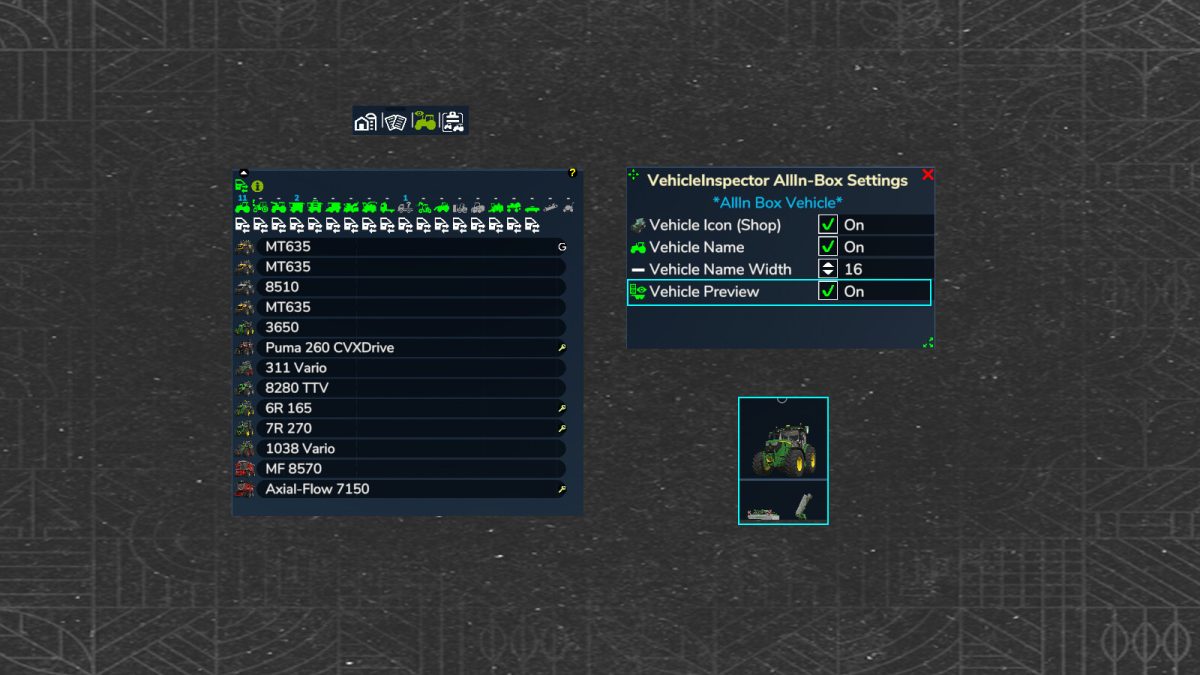Pick the 6R 165 tractor entry
The image size is (1200, 675).
[x=410, y=408]
